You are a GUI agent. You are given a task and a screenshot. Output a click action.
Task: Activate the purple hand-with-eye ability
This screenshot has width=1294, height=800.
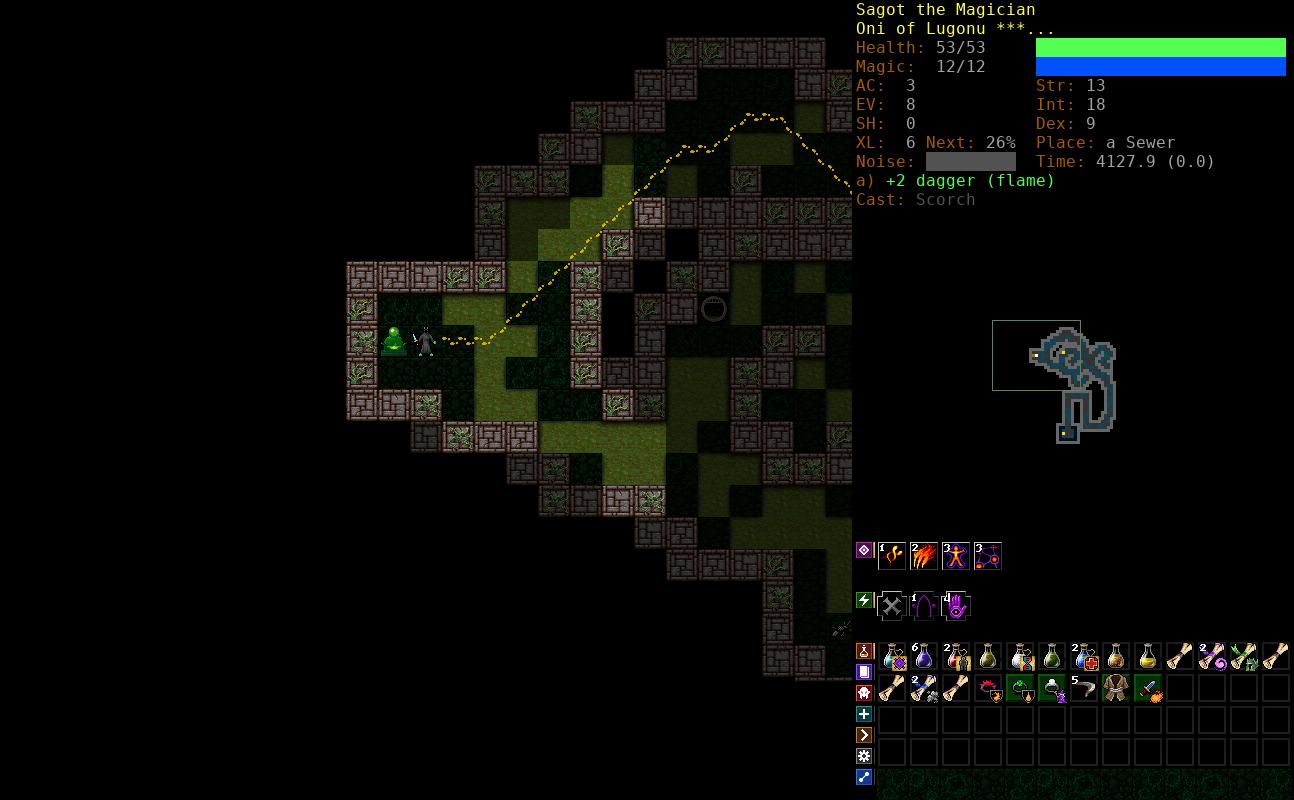coord(955,606)
